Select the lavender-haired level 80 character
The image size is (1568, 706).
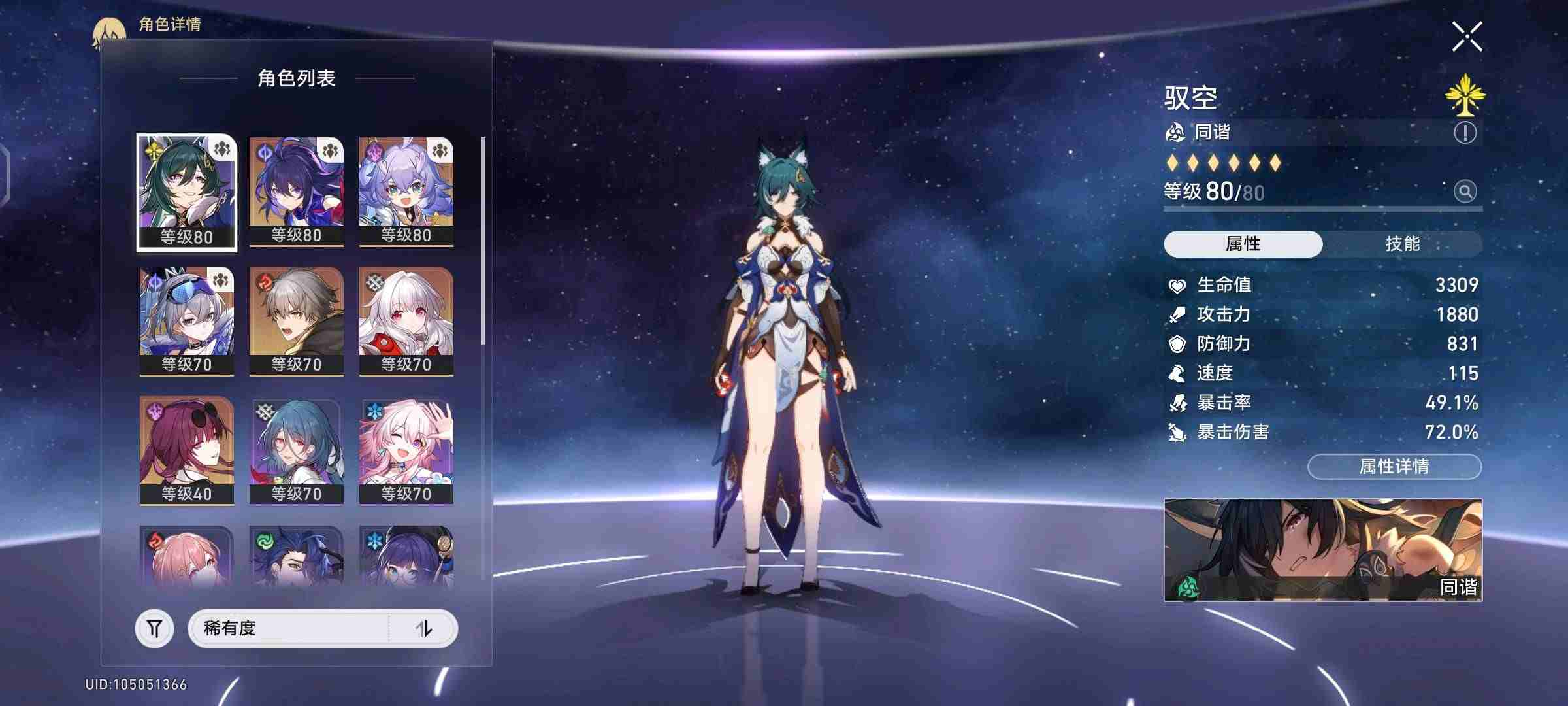click(x=406, y=191)
